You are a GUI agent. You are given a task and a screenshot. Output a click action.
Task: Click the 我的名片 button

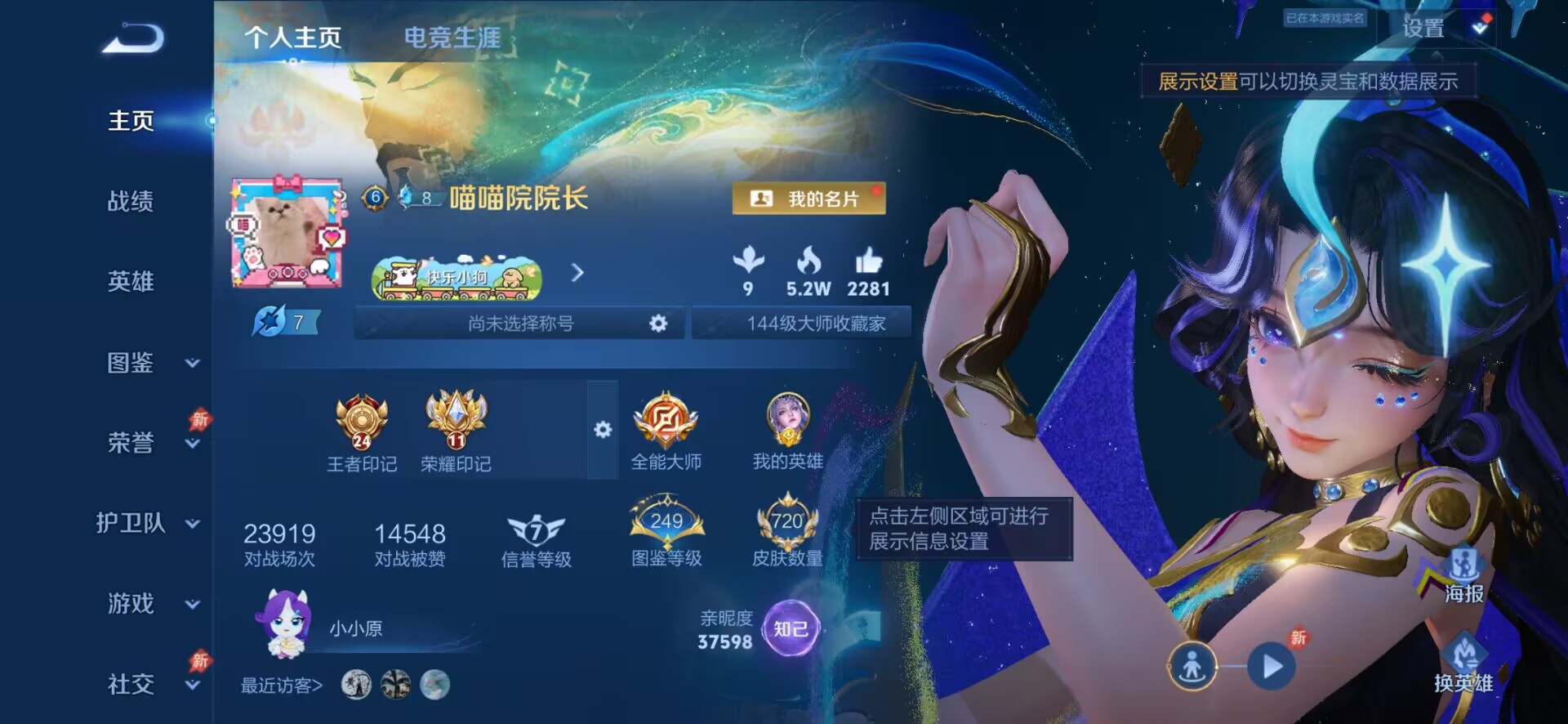click(x=807, y=199)
